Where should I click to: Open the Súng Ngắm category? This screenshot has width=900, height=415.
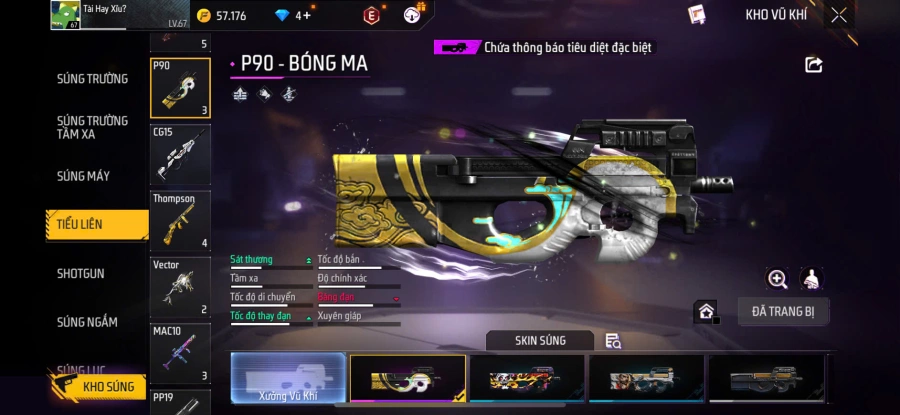pos(87,322)
